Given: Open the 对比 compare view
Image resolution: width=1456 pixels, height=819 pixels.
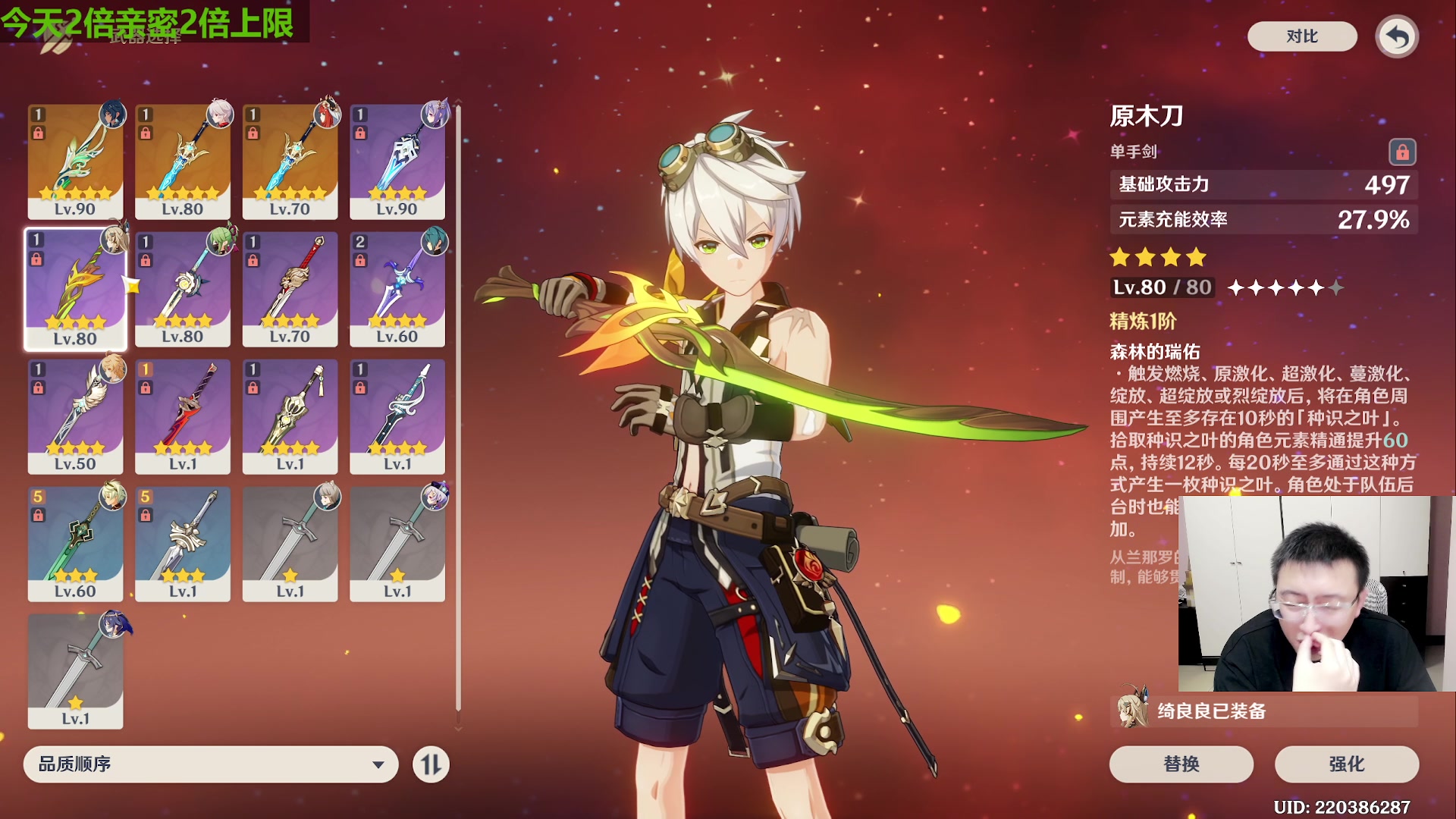Looking at the screenshot, I should tap(1301, 36).
